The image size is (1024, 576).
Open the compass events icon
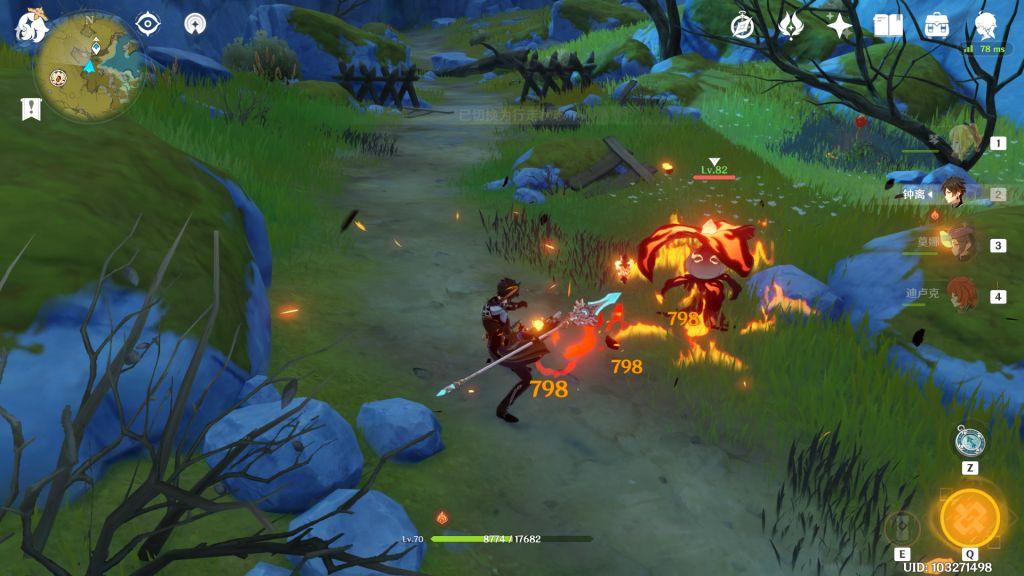tap(742, 26)
